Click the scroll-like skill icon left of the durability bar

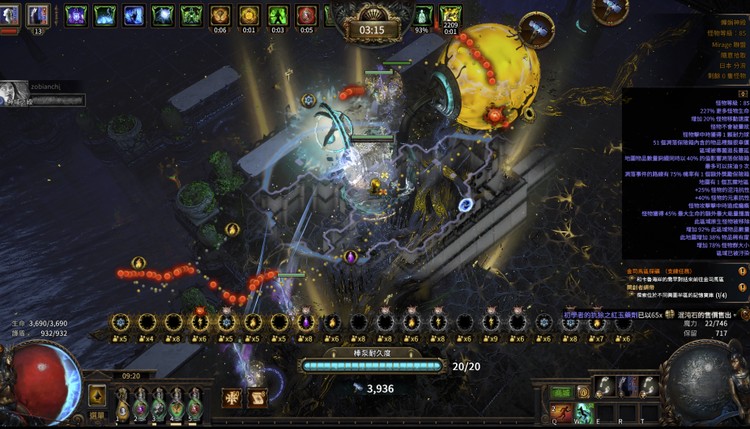[x=257, y=397]
